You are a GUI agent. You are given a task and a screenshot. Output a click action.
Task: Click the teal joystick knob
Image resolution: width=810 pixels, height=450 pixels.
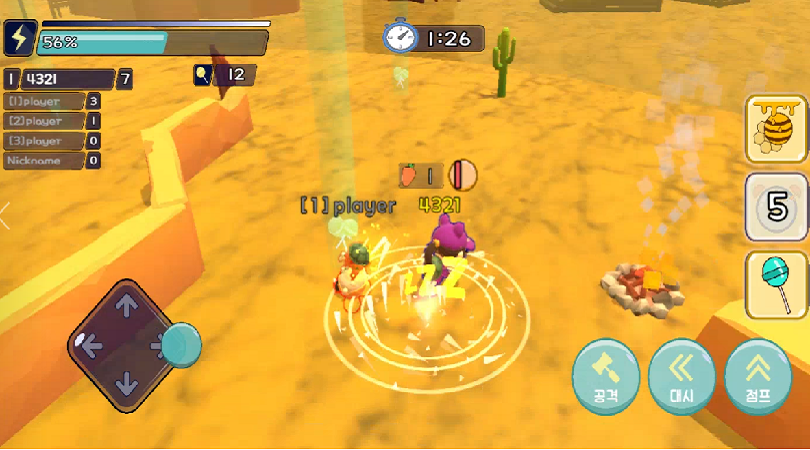(181, 345)
